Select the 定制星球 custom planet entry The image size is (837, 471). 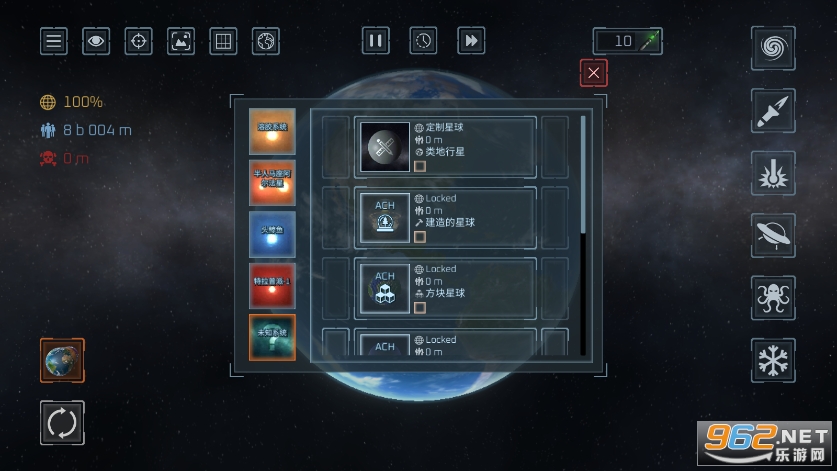tap(446, 148)
